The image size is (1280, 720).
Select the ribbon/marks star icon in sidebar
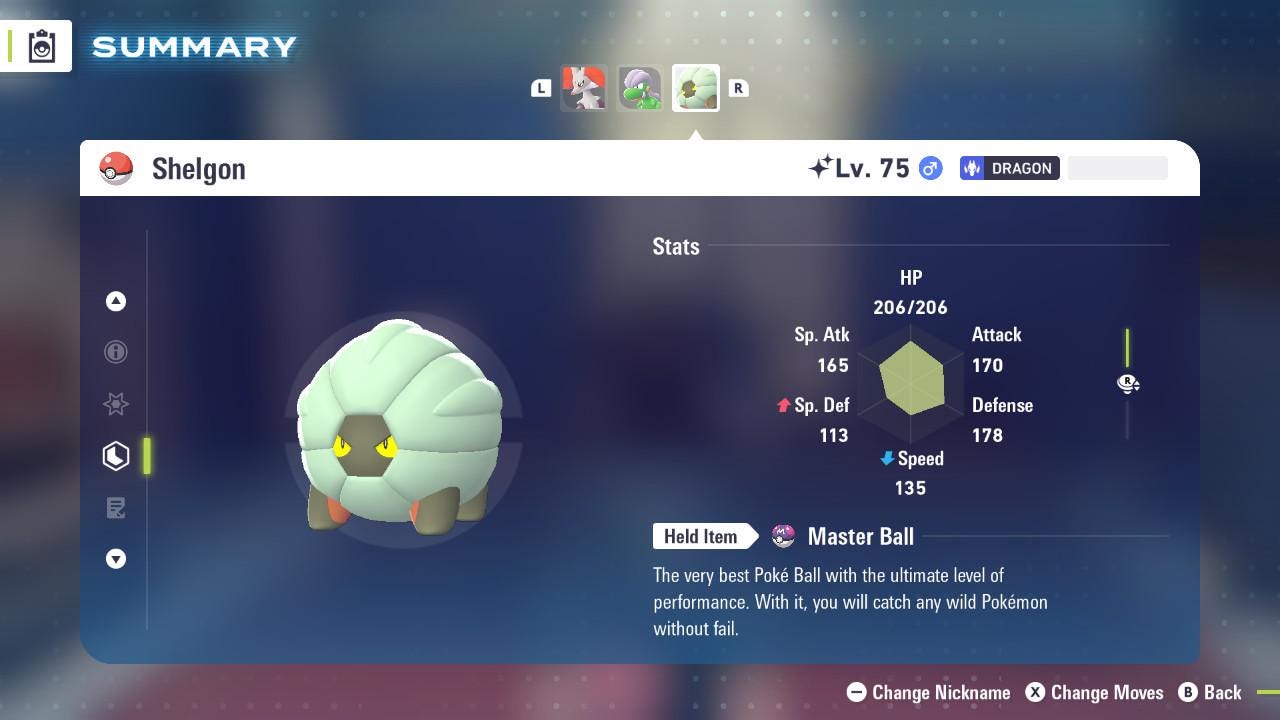point(116,404)
